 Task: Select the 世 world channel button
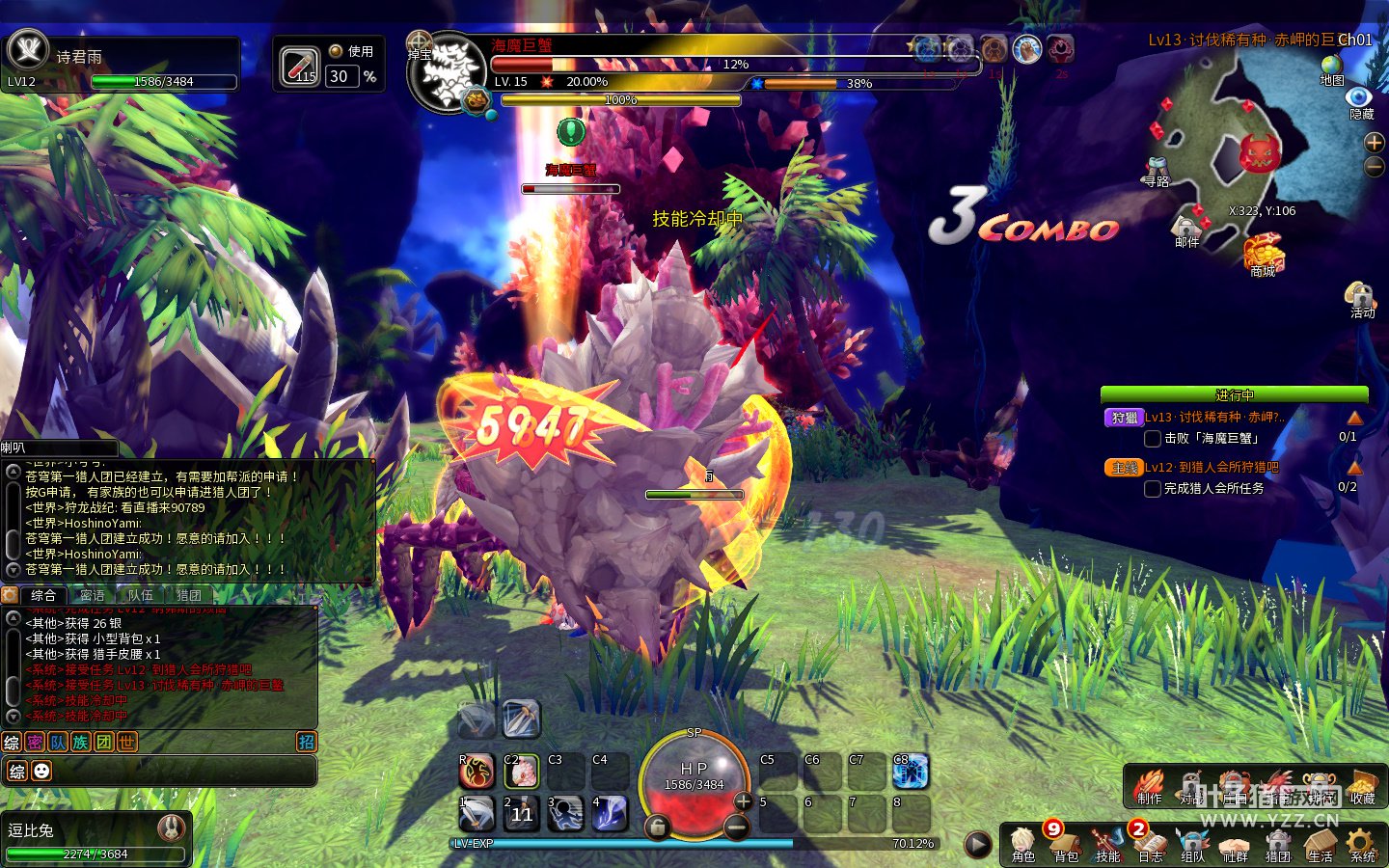(126, 742)
